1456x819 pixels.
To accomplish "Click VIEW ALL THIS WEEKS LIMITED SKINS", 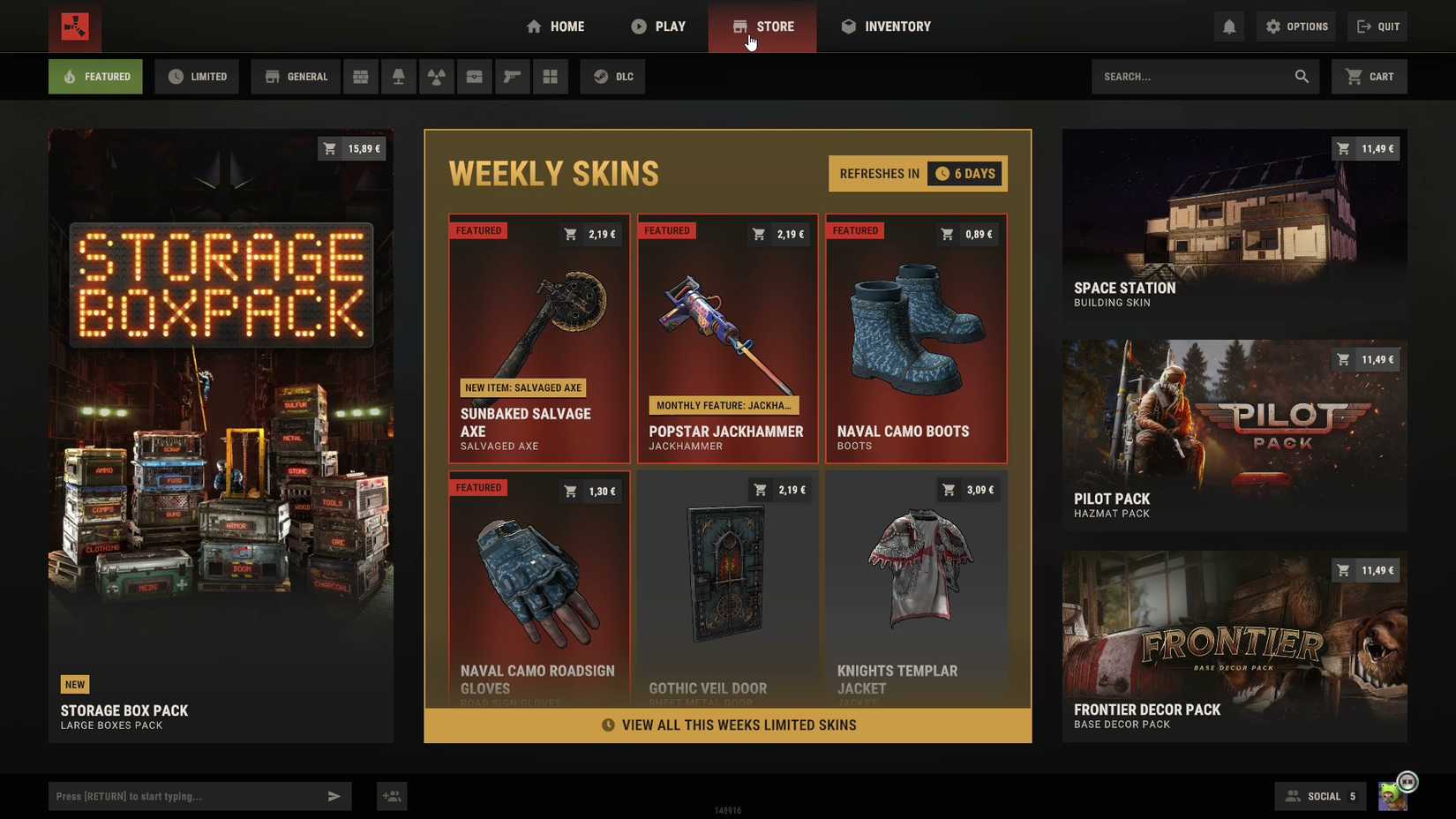I will point(727,725).
